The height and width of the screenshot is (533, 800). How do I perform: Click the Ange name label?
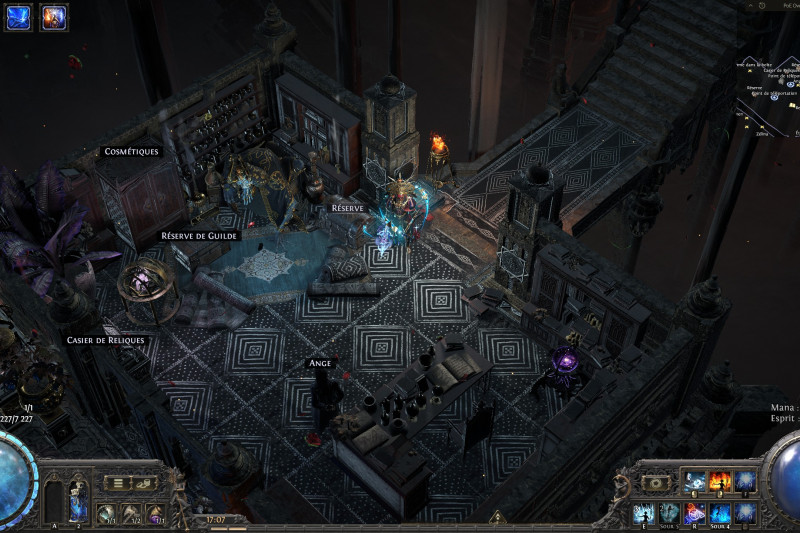pos(319,363)
